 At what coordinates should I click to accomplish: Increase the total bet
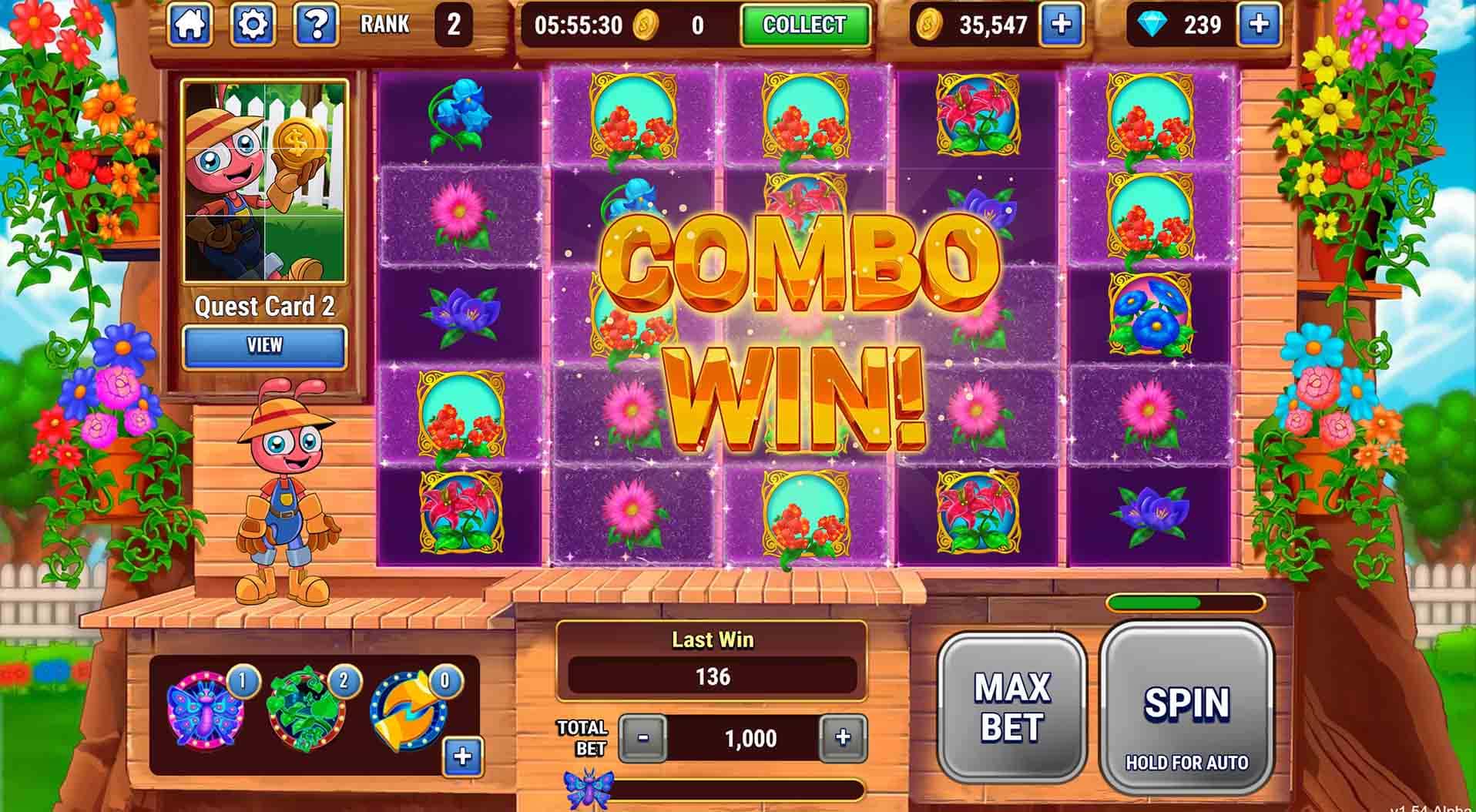point(843,738)
